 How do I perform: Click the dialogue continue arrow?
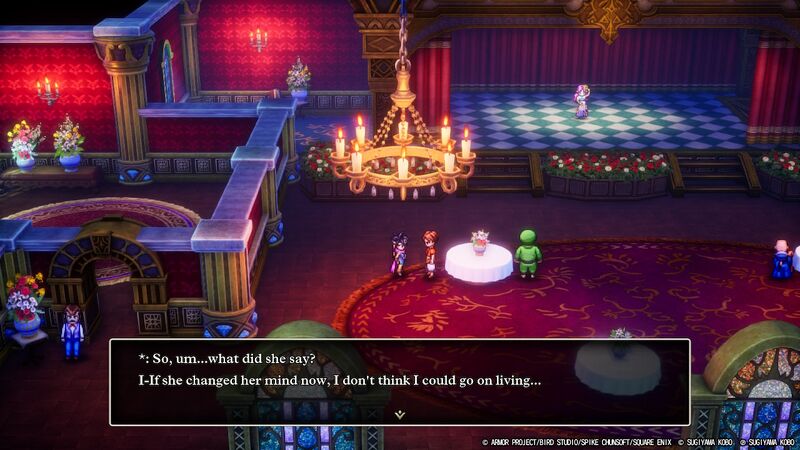399,413
